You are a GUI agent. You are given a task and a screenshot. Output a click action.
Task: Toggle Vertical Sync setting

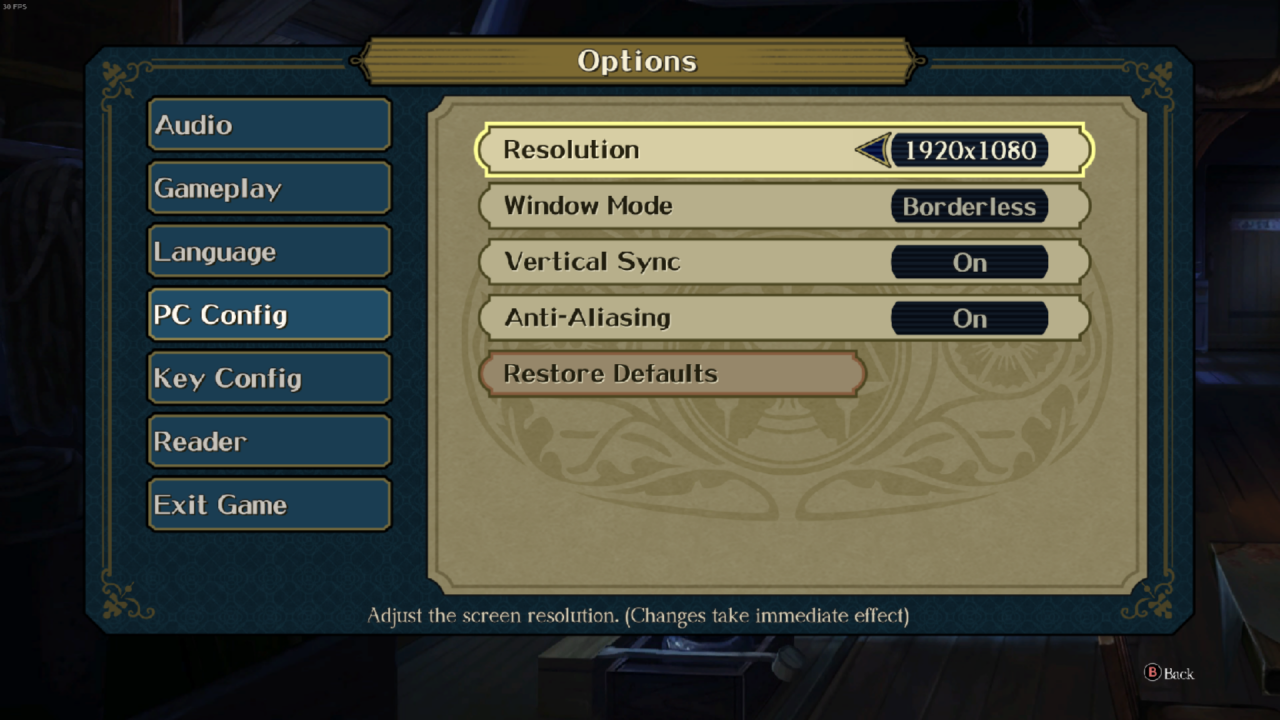click(x=969, y=262)
